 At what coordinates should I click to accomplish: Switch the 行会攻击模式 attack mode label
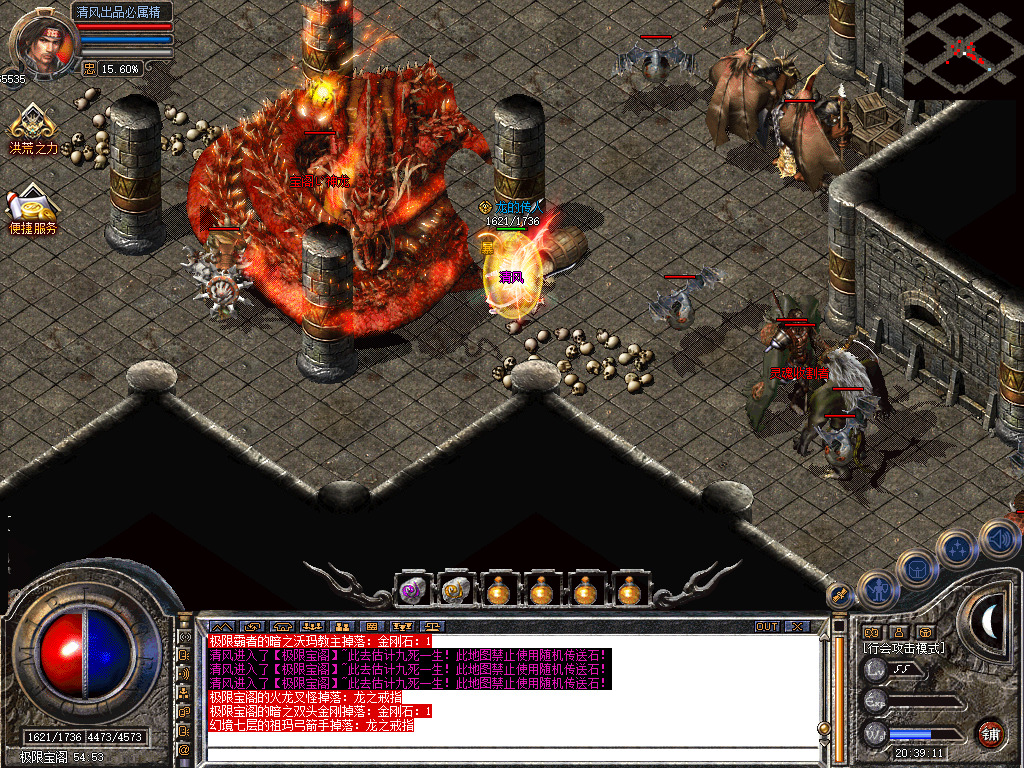coord(903,648)
